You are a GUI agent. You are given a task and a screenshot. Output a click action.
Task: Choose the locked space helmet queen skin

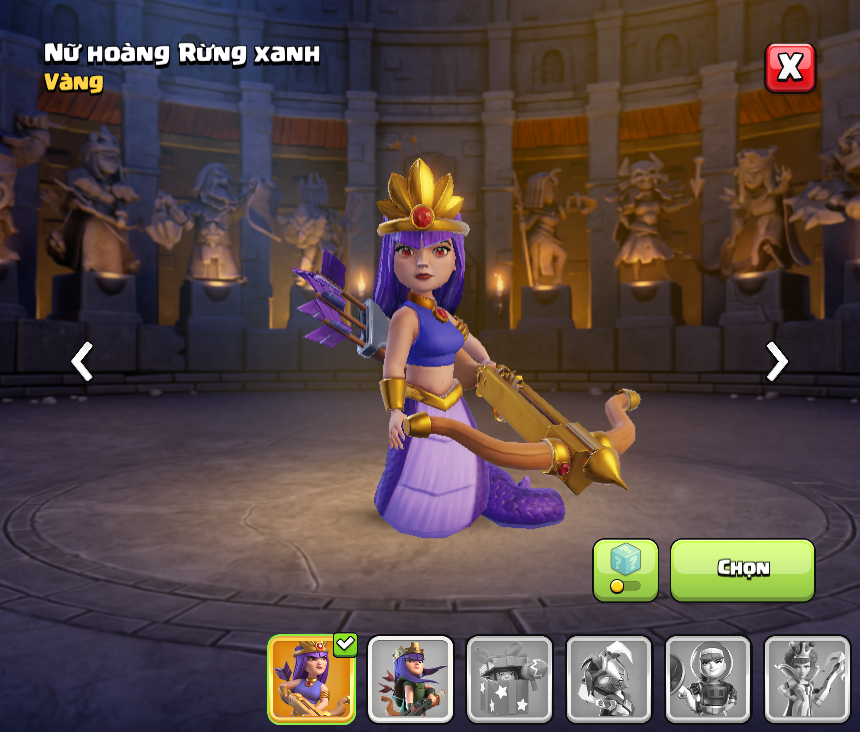[707, 679]
